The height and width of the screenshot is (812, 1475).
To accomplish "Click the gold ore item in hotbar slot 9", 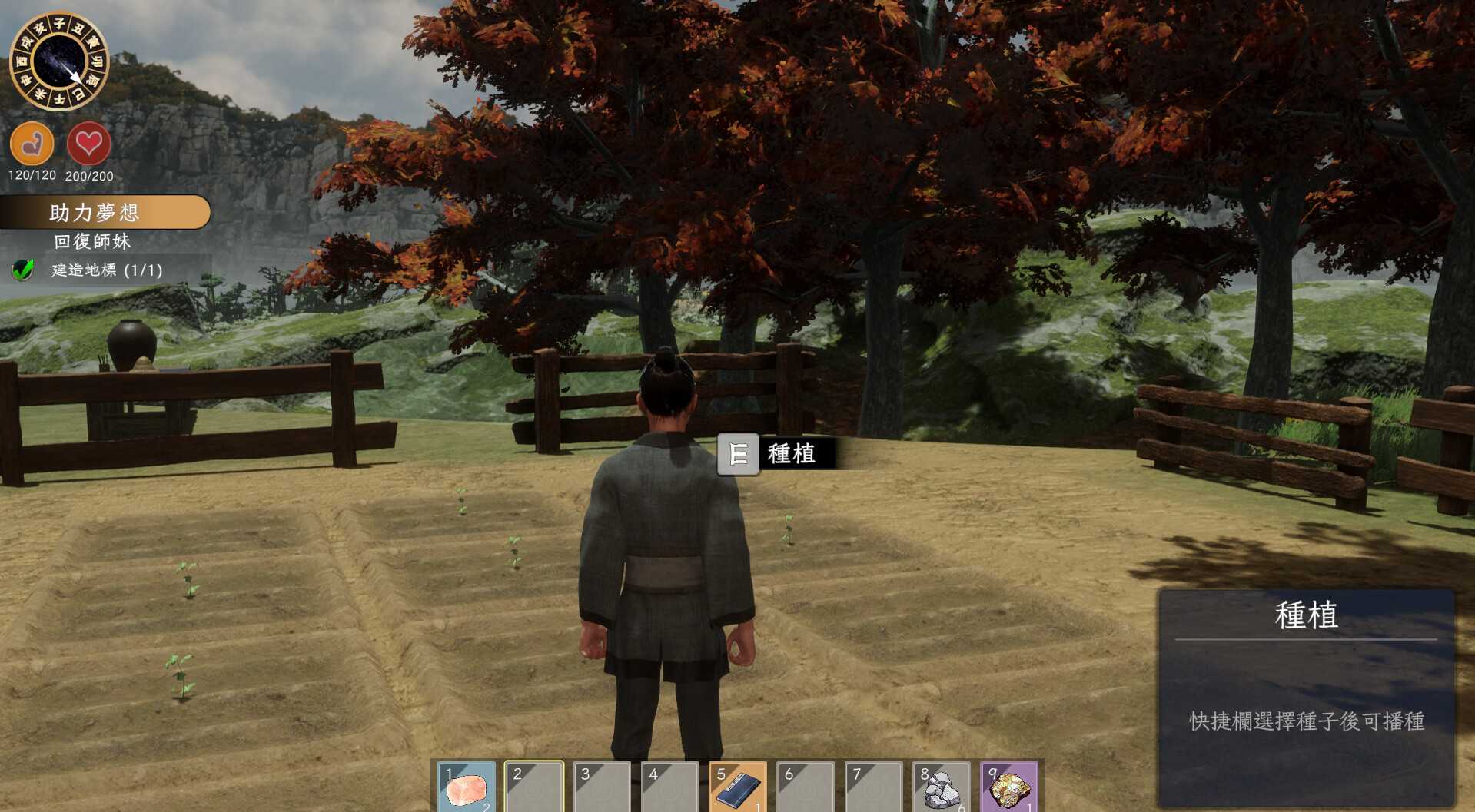I will (x=1008, y=788).
